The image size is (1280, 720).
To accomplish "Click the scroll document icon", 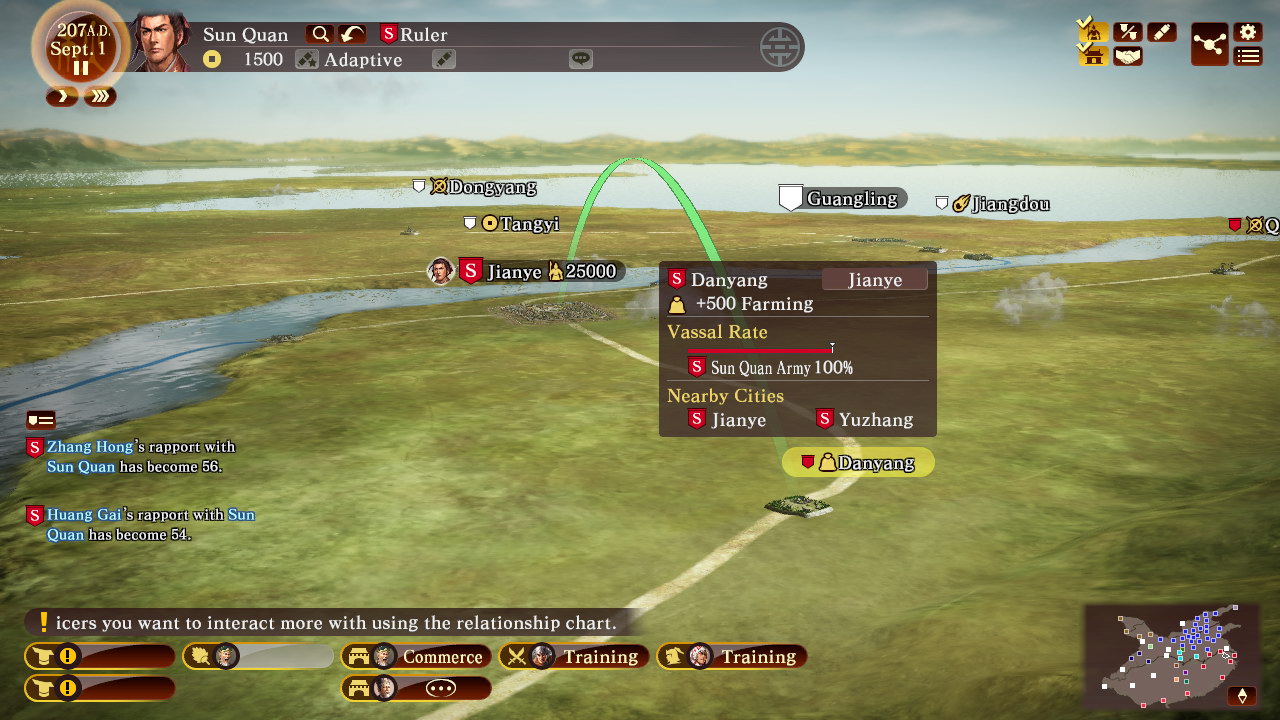I will (x=1161, y=32).
